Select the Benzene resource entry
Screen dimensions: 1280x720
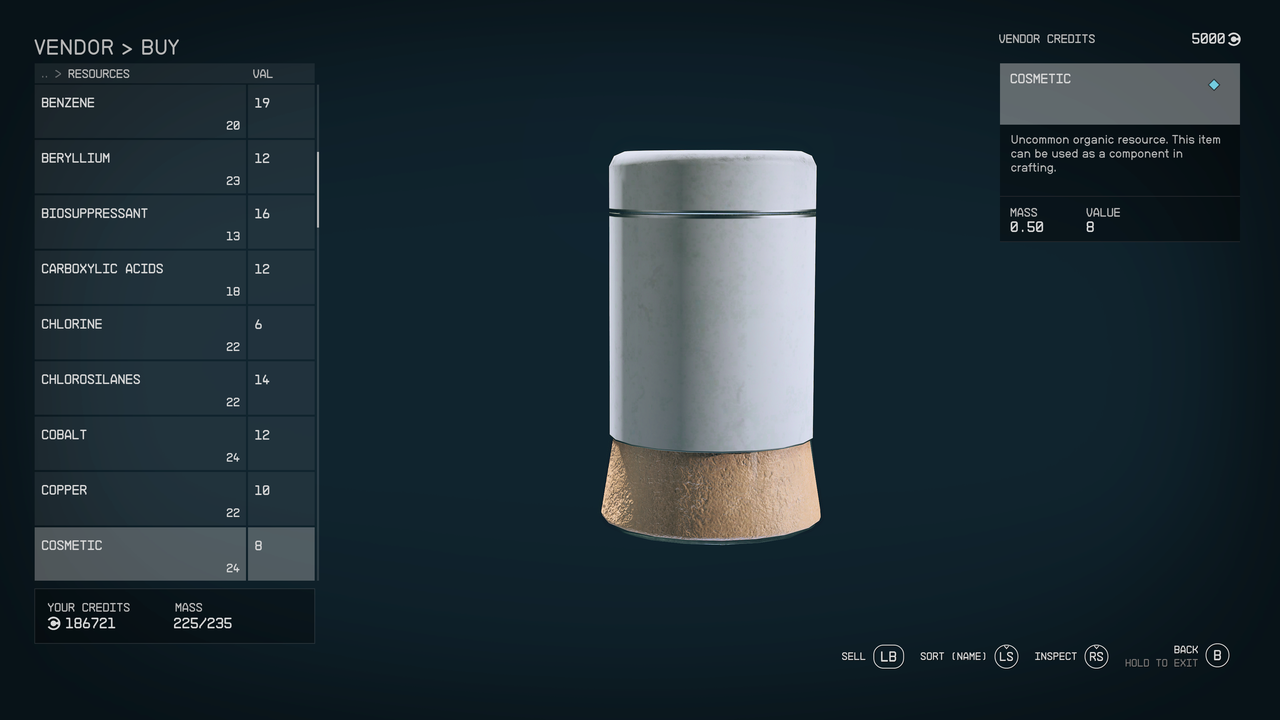[x=140, y=110]
